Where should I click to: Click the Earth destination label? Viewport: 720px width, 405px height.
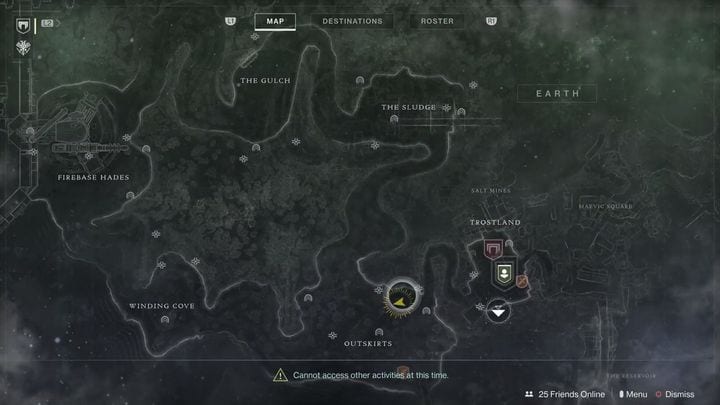pos(557,93)
